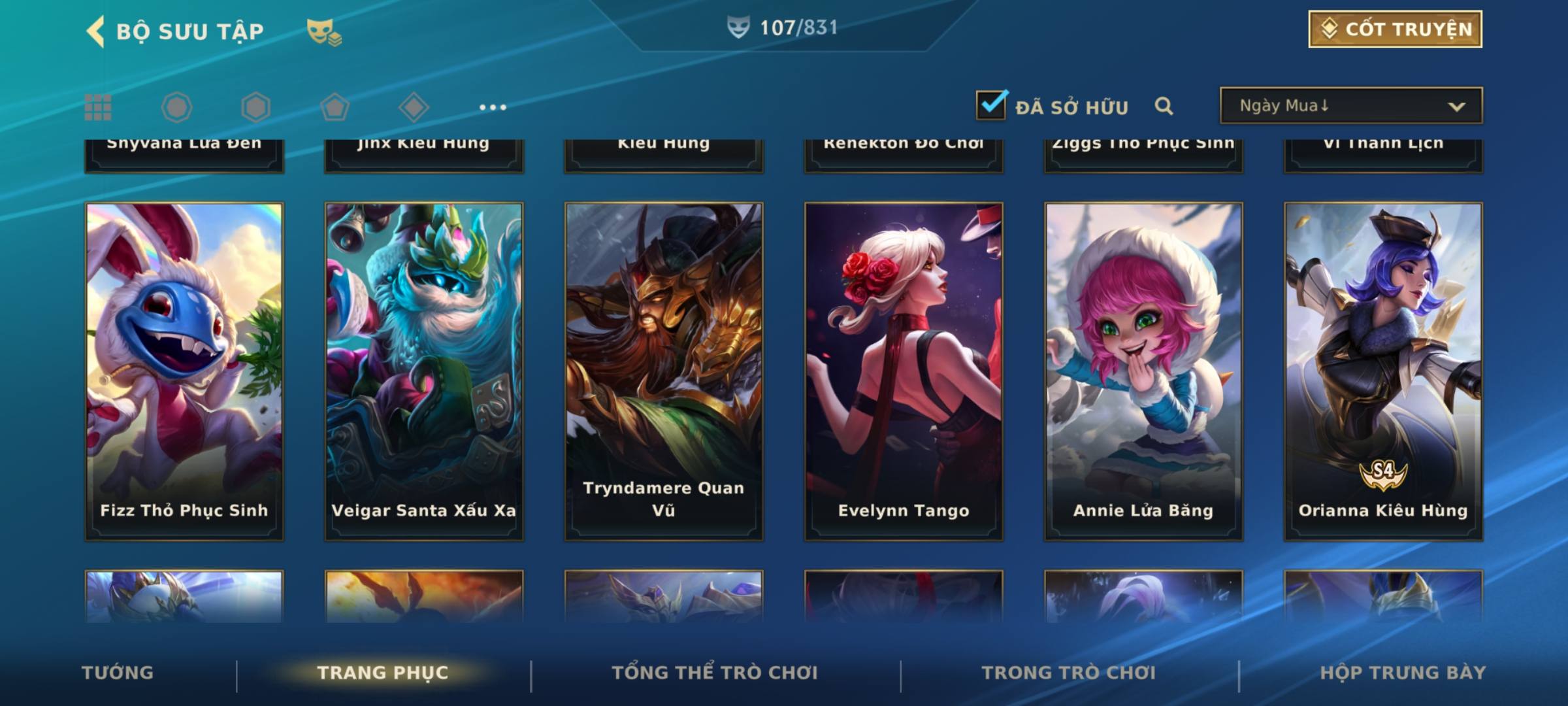Select the diamond-shaped rarity filter
Screen dimensions: 1568x706
pos(414,107)
